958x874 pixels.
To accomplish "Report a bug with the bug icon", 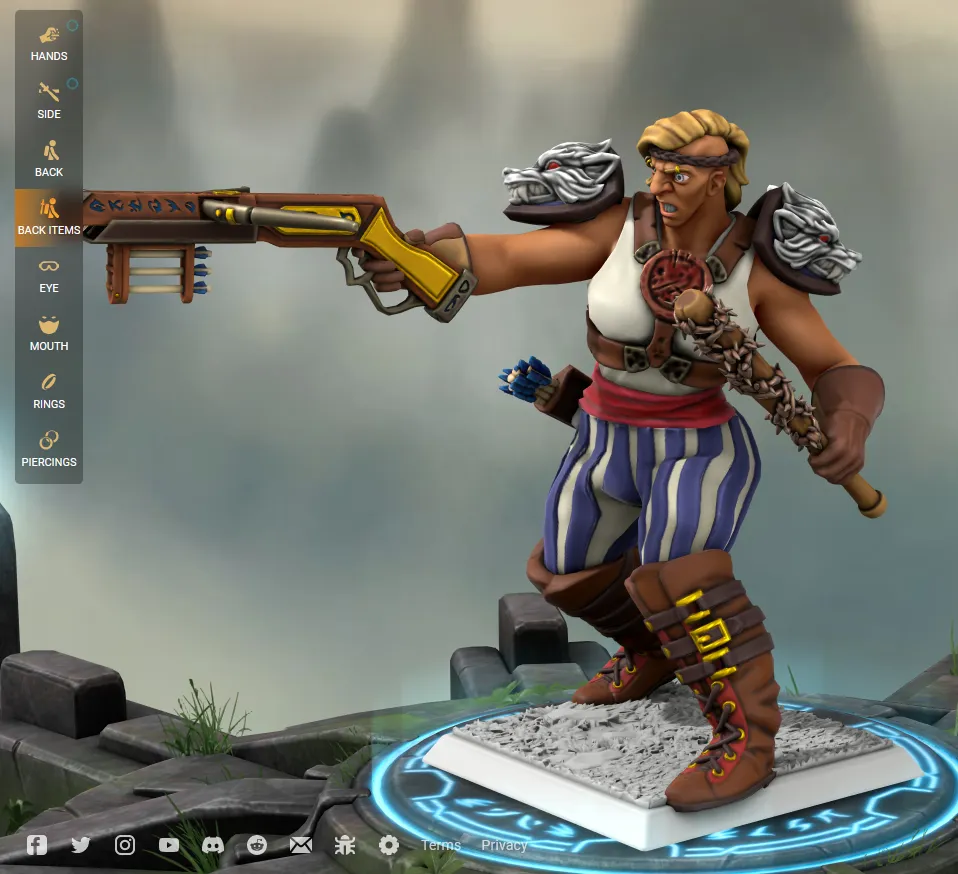I will coord(345,845).
